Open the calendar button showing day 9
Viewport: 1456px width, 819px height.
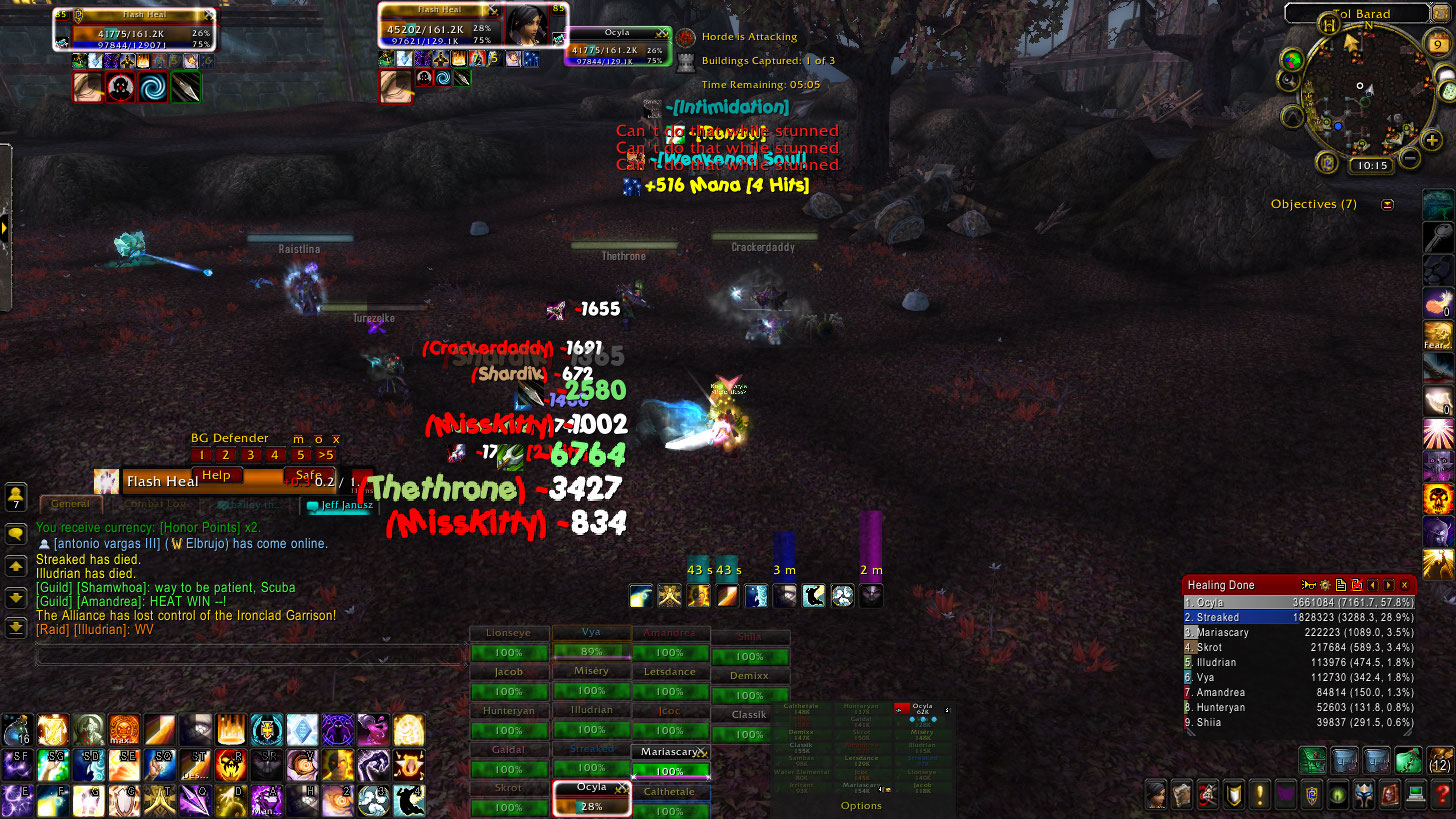point(1436,43)
